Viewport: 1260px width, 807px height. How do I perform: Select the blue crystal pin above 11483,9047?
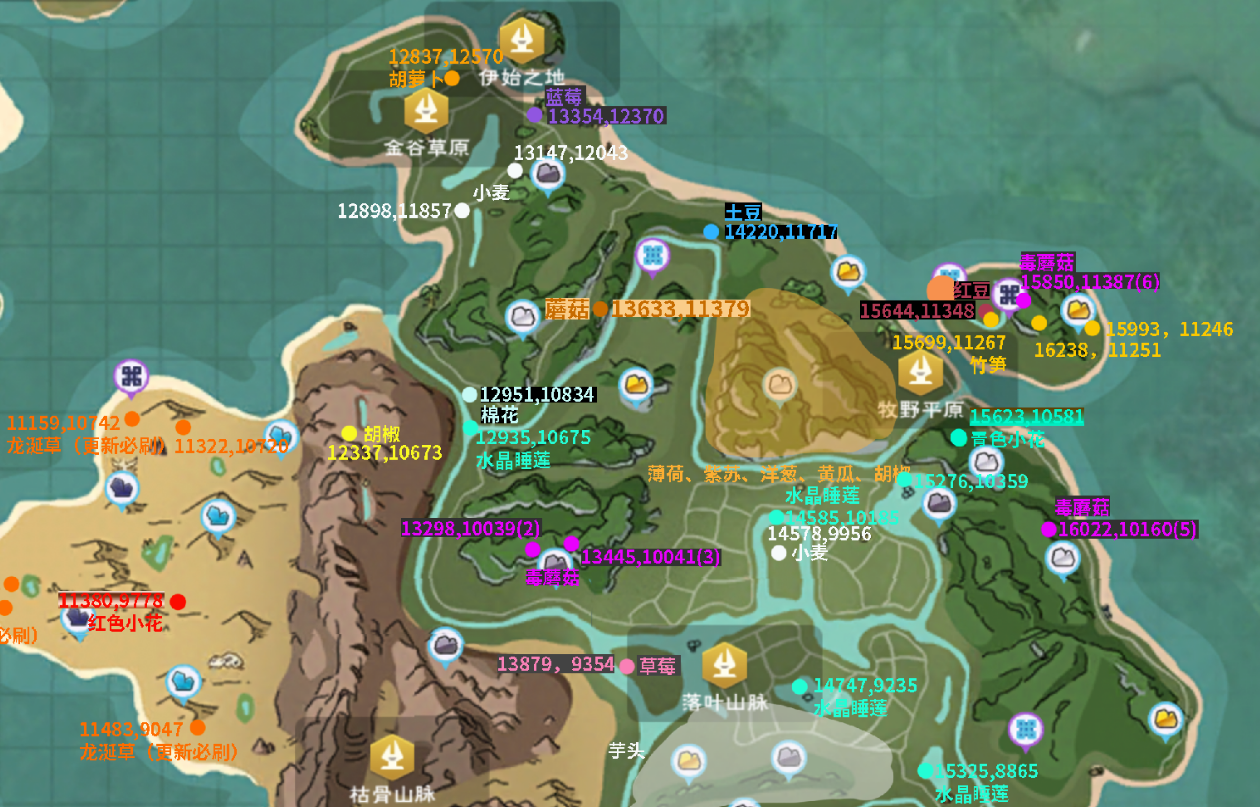[x=182, y=683]
